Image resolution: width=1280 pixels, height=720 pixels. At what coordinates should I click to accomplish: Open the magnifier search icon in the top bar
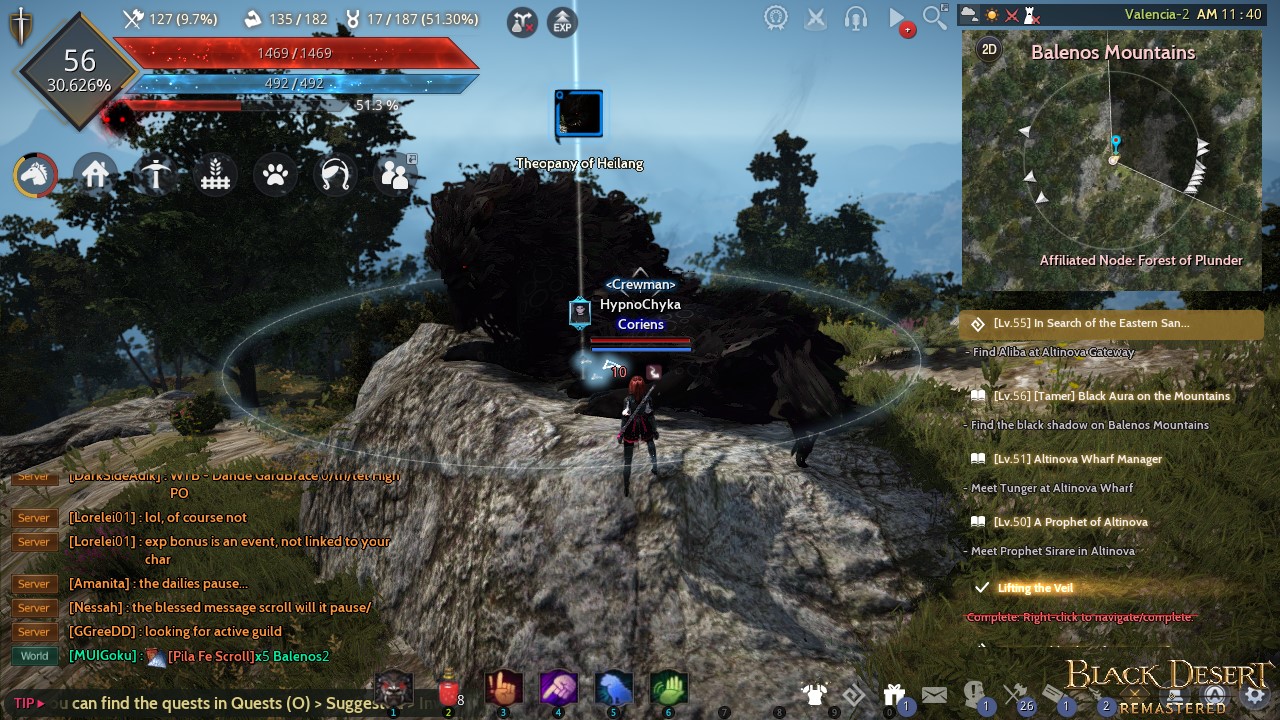pos(934,17)
